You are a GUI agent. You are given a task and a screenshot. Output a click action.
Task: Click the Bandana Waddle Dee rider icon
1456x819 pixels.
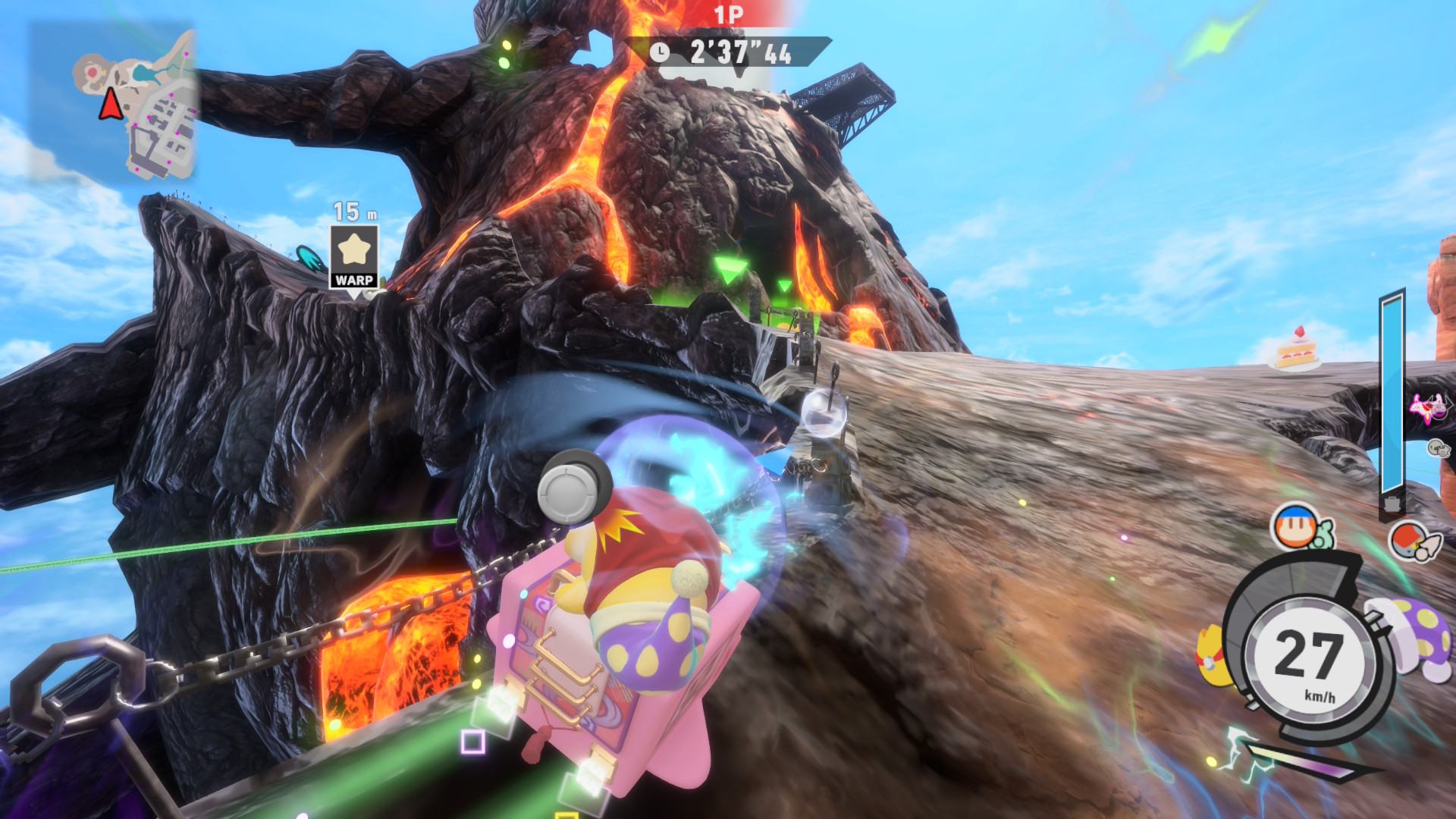(x=1296, y=526)
